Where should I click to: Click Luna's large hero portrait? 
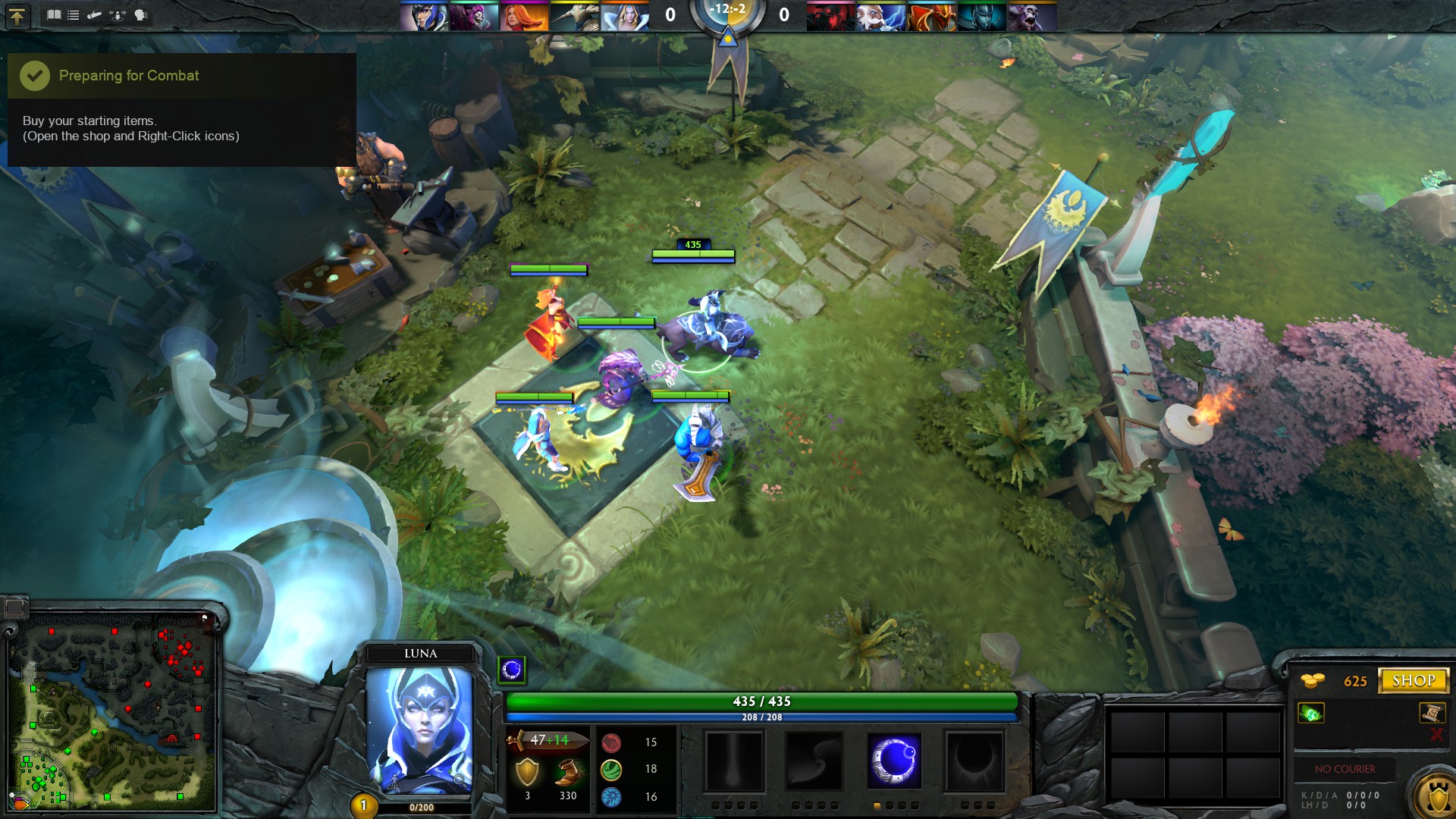(419, 730)
